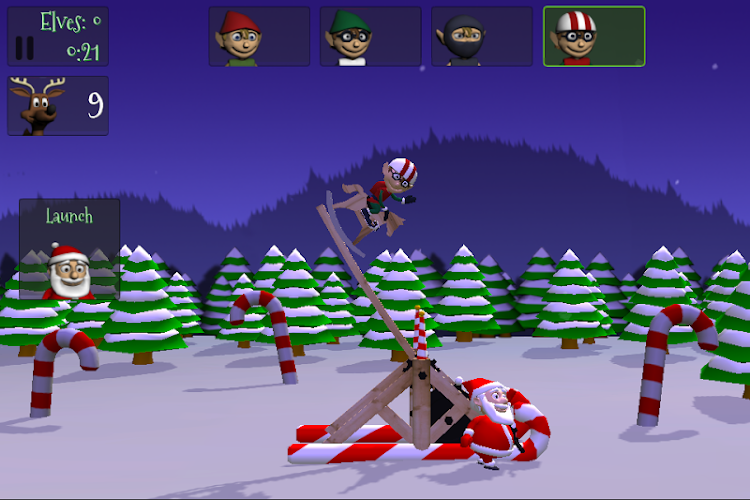750x500 pixels.
Task: Choose the green-hat elf with glasses
Action: pos(370,37)
